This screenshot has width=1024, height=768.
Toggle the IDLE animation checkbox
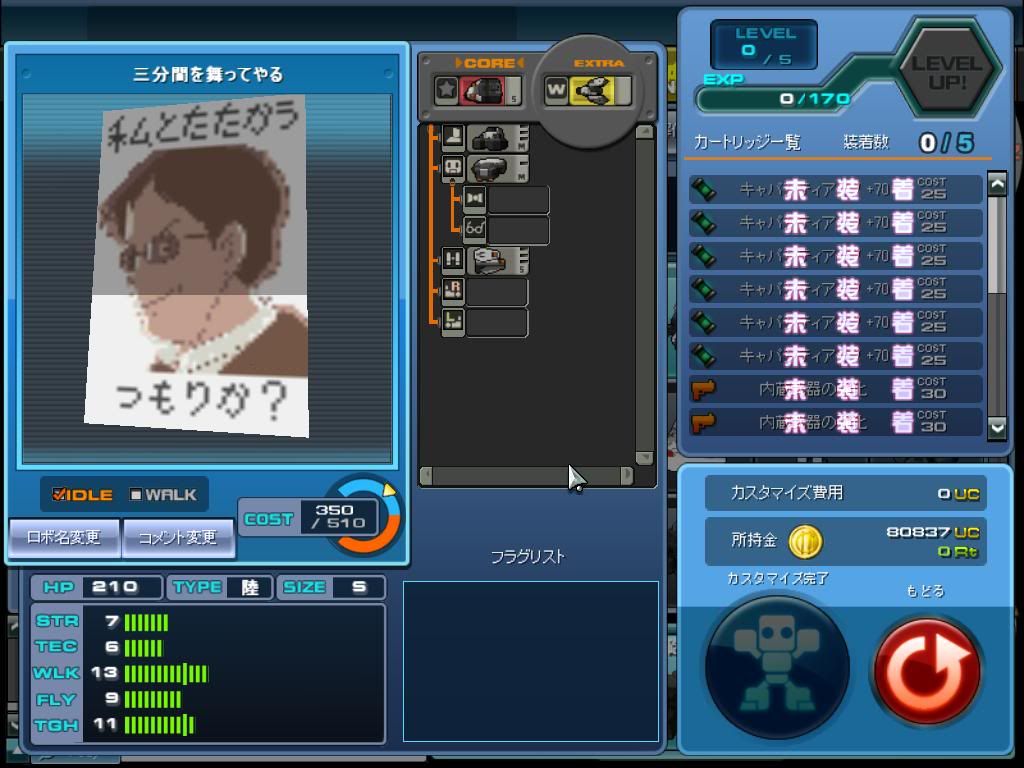point(60,495)
